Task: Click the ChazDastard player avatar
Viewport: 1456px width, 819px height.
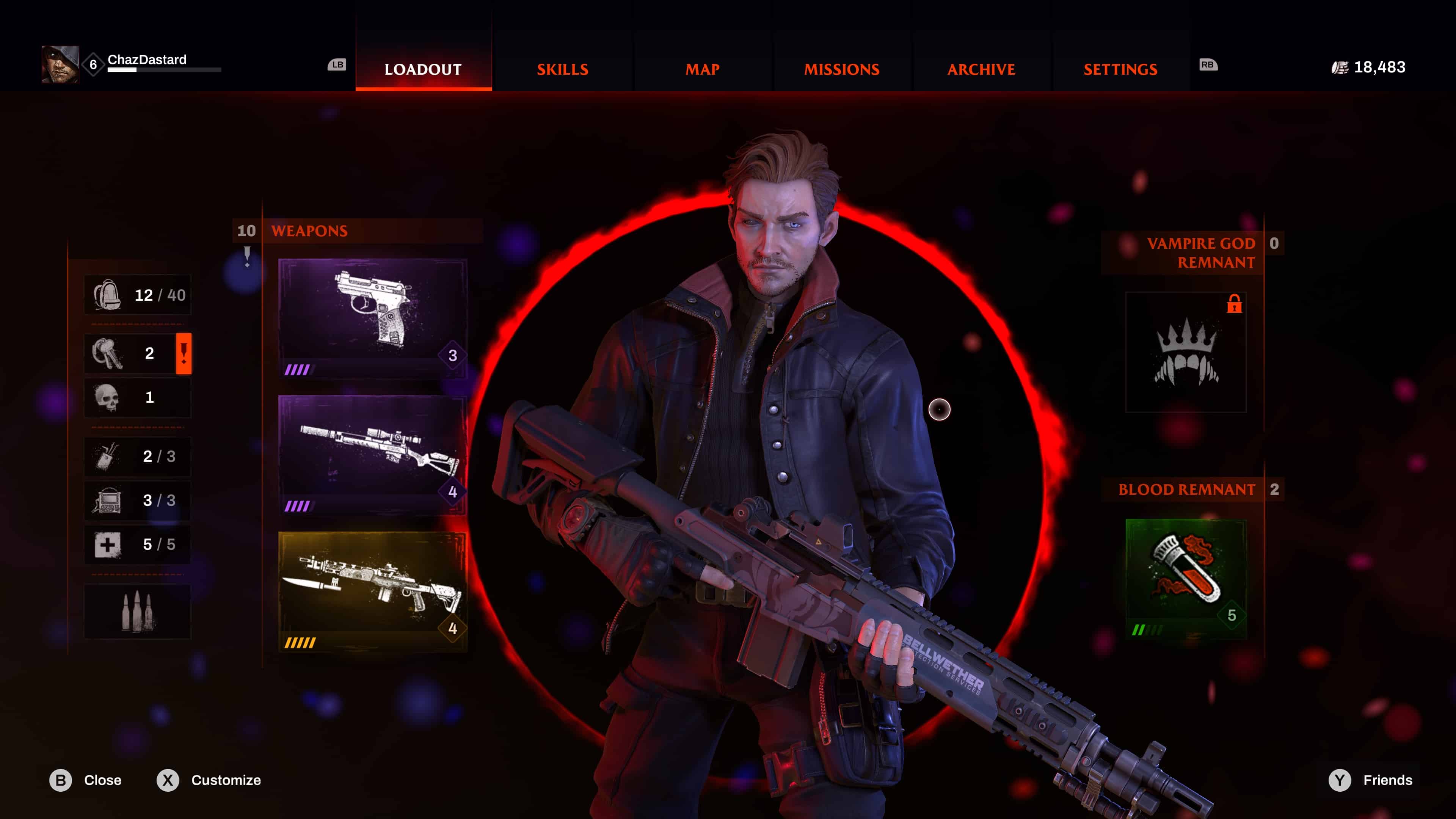Action: pyautogui.click(x=60, y=64)
